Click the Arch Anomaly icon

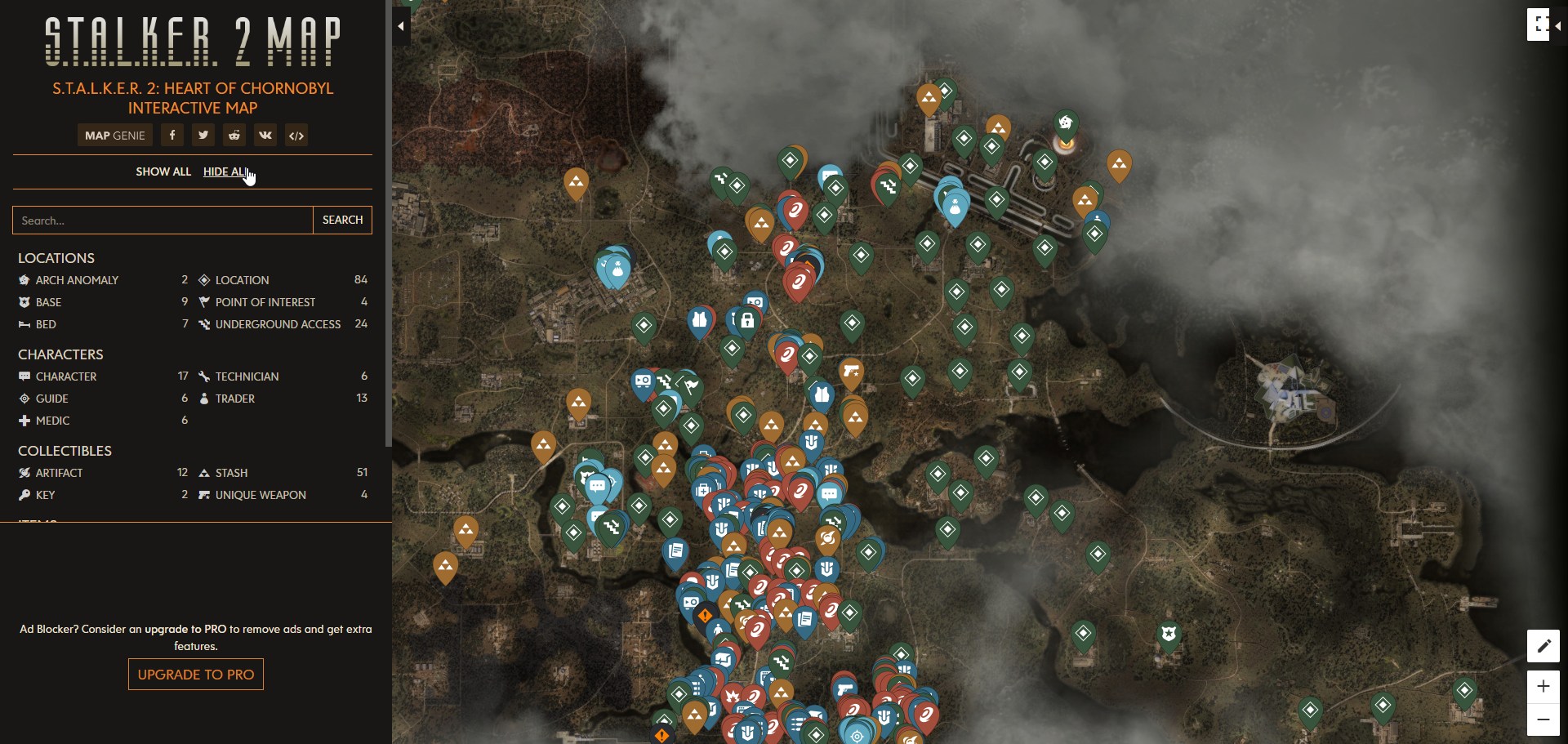click(23, 280)
